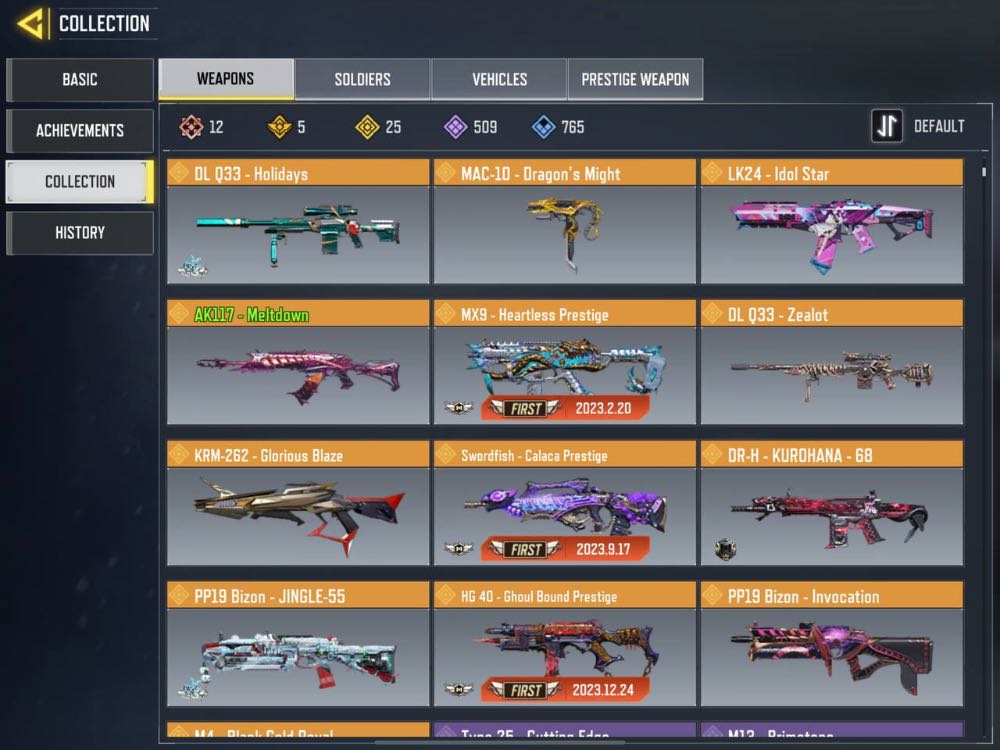Image resolution: width=1000 pixels, height=750 pixels.
Task: Open the Basic profile section
Action: [x=80, y=79]
